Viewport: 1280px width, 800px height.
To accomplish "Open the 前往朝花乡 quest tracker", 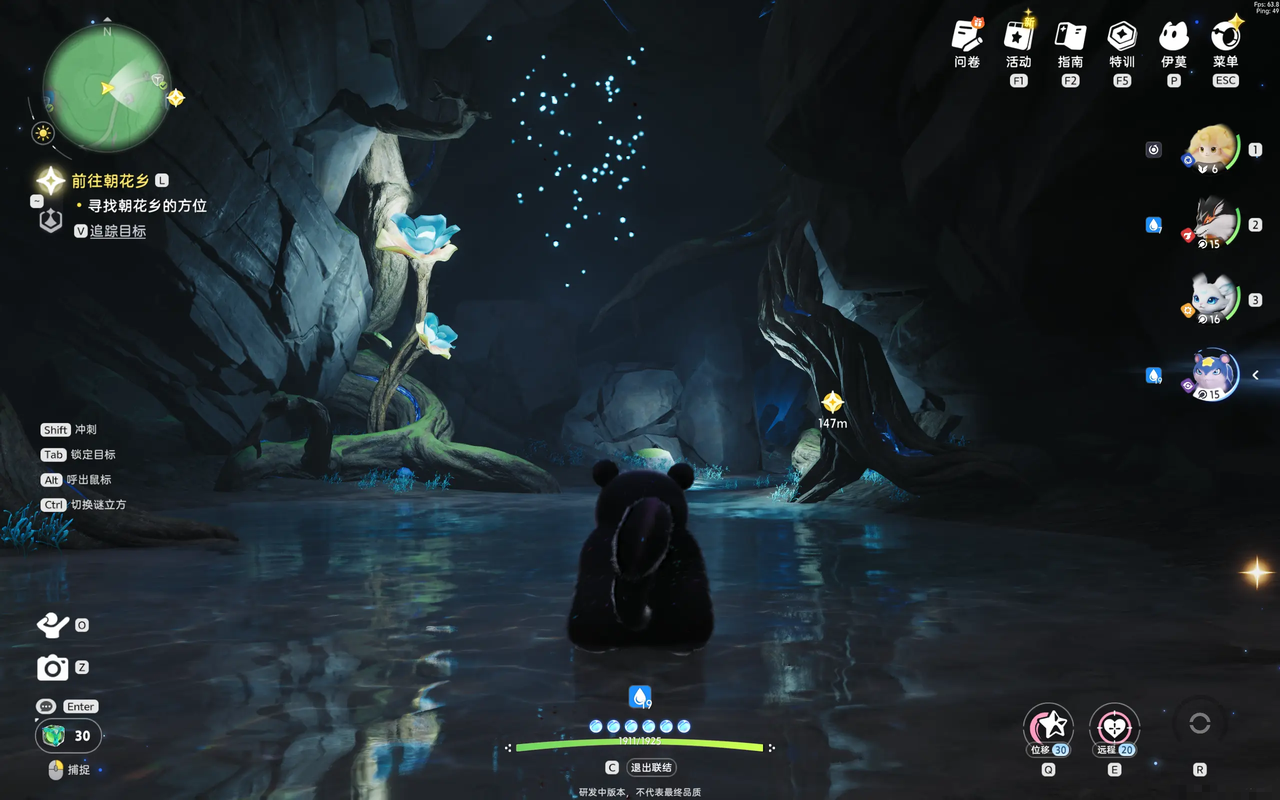I will [110, 181].
